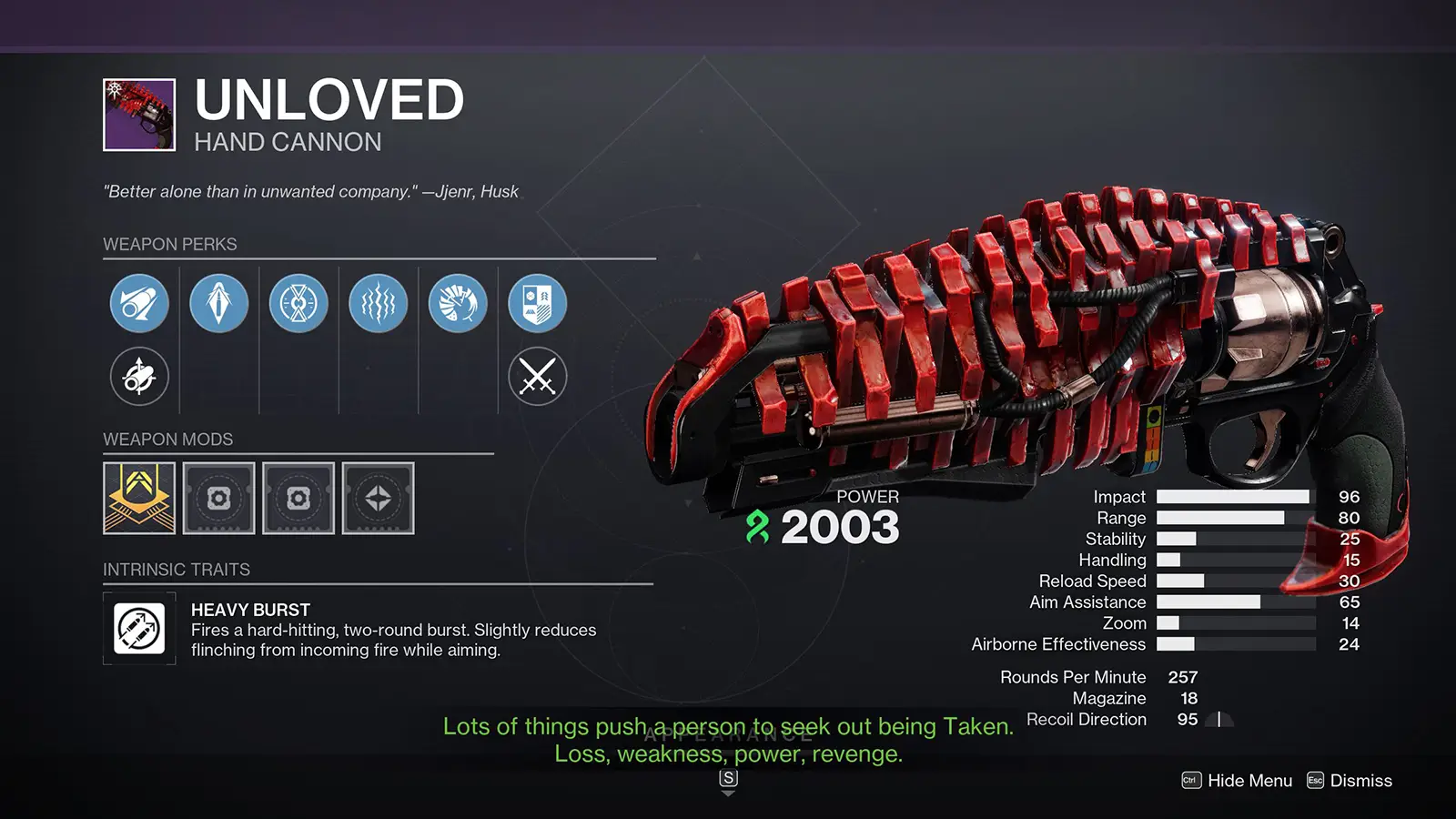Select the hourglass trait perk icon
The height and width of the screenshot is (819, 1456).
coord(298,303)
